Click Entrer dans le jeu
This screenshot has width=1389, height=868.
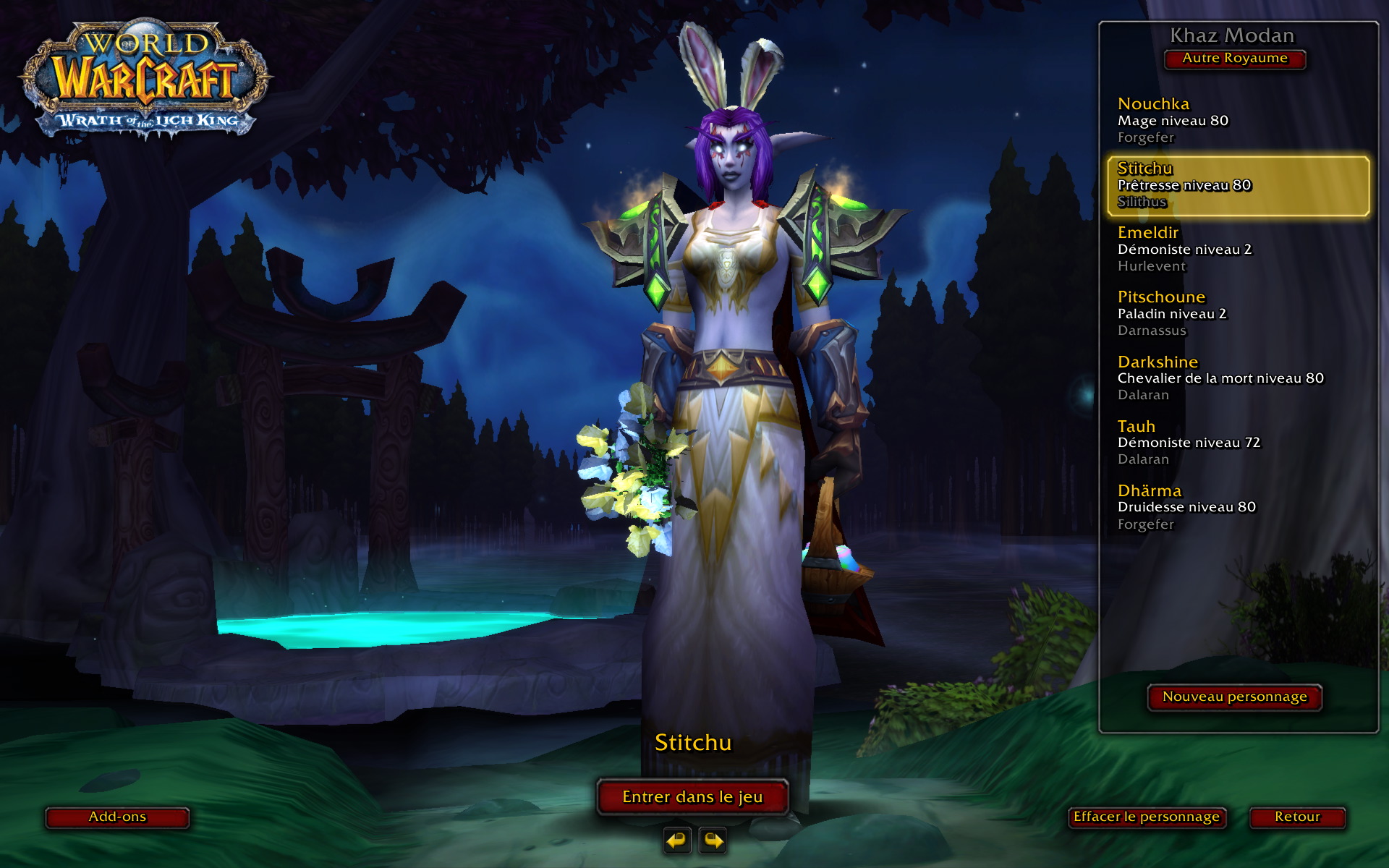(692, 797)
